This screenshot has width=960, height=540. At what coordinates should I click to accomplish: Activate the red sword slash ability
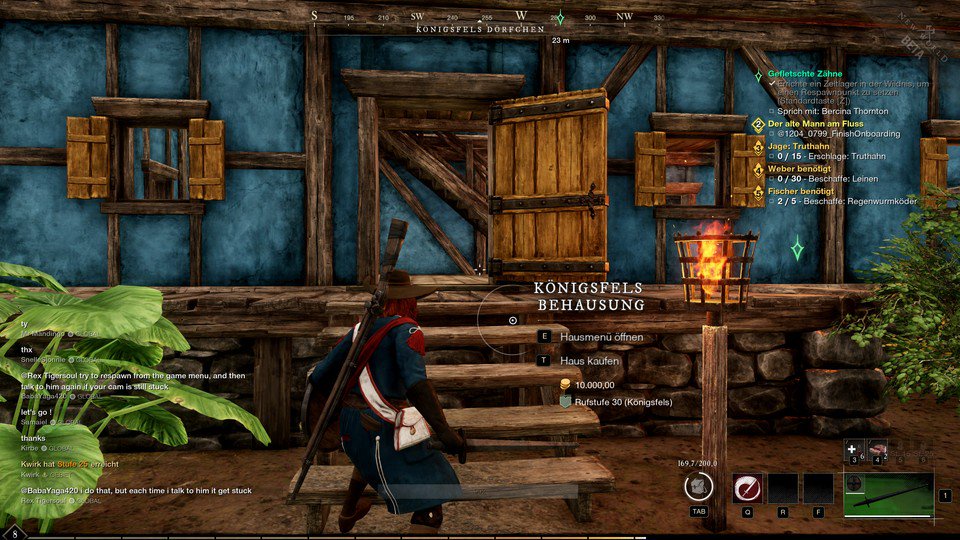pos(747,488)
